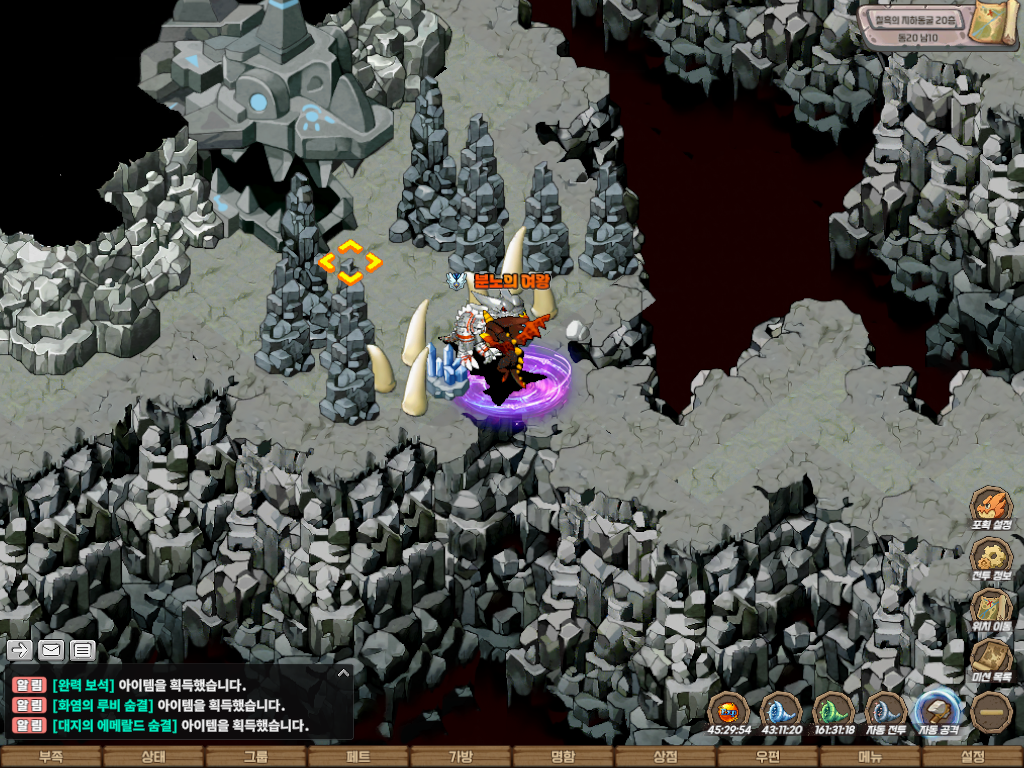Open the 상태 (status) menu
The image size is (1024, 768).
pyautogui.click(x=153, y=757)
